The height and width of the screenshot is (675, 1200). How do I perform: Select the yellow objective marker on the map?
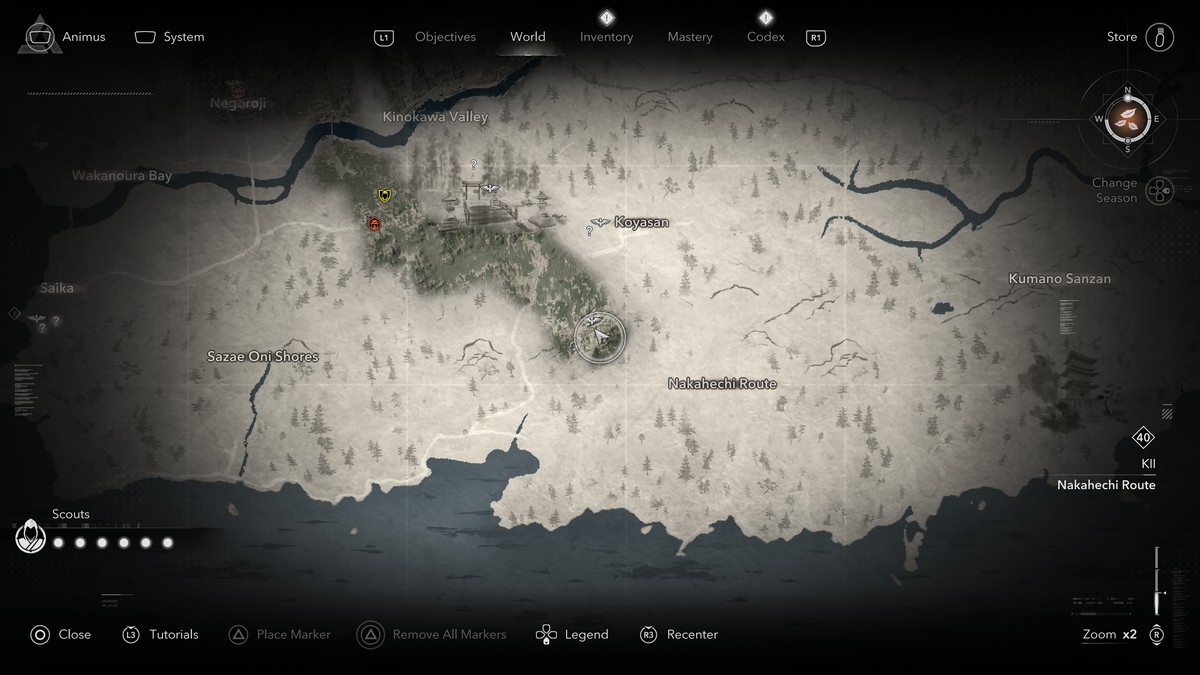[384, 195]
